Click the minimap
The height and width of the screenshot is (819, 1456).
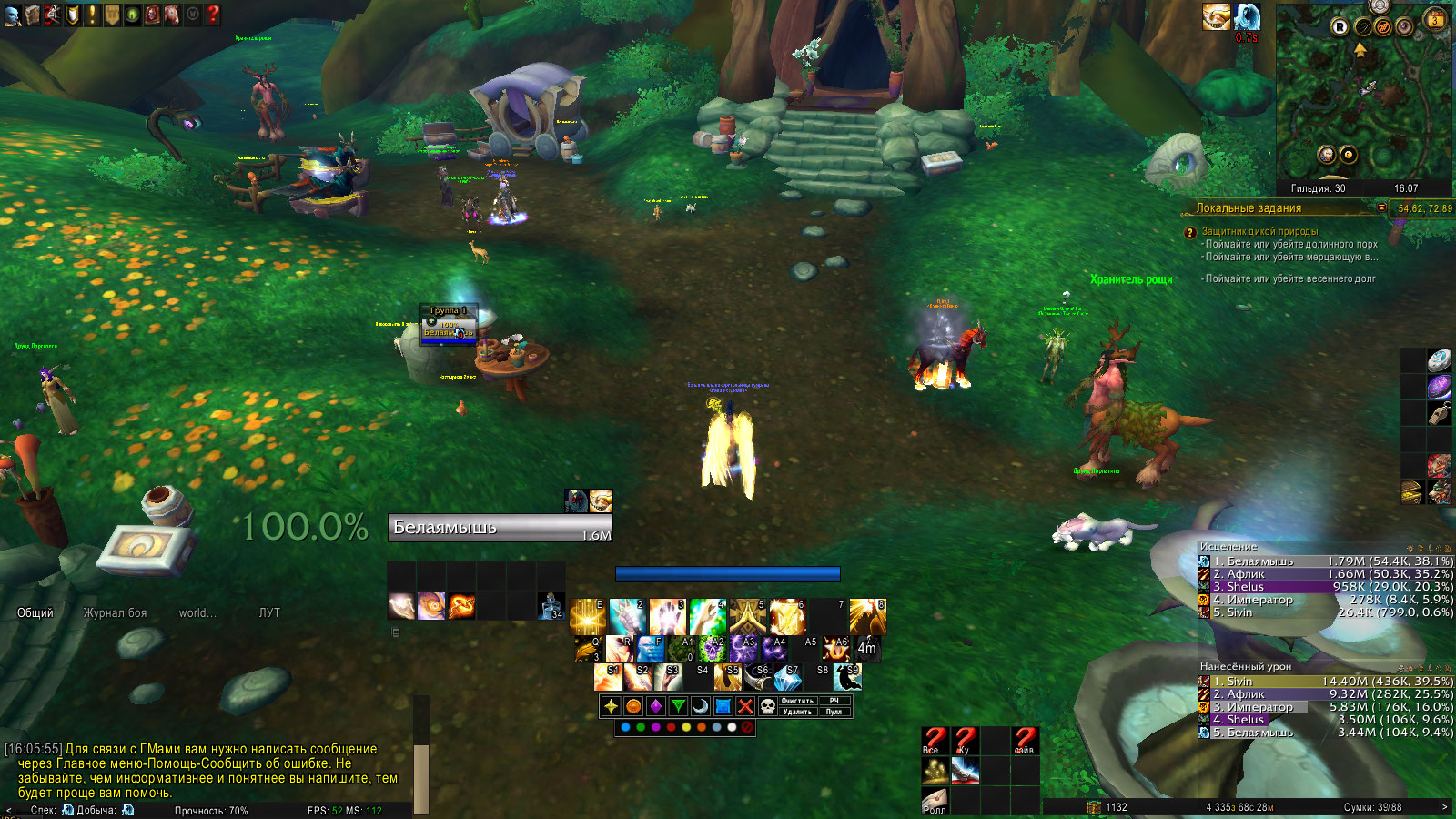tap(1362, 91)
